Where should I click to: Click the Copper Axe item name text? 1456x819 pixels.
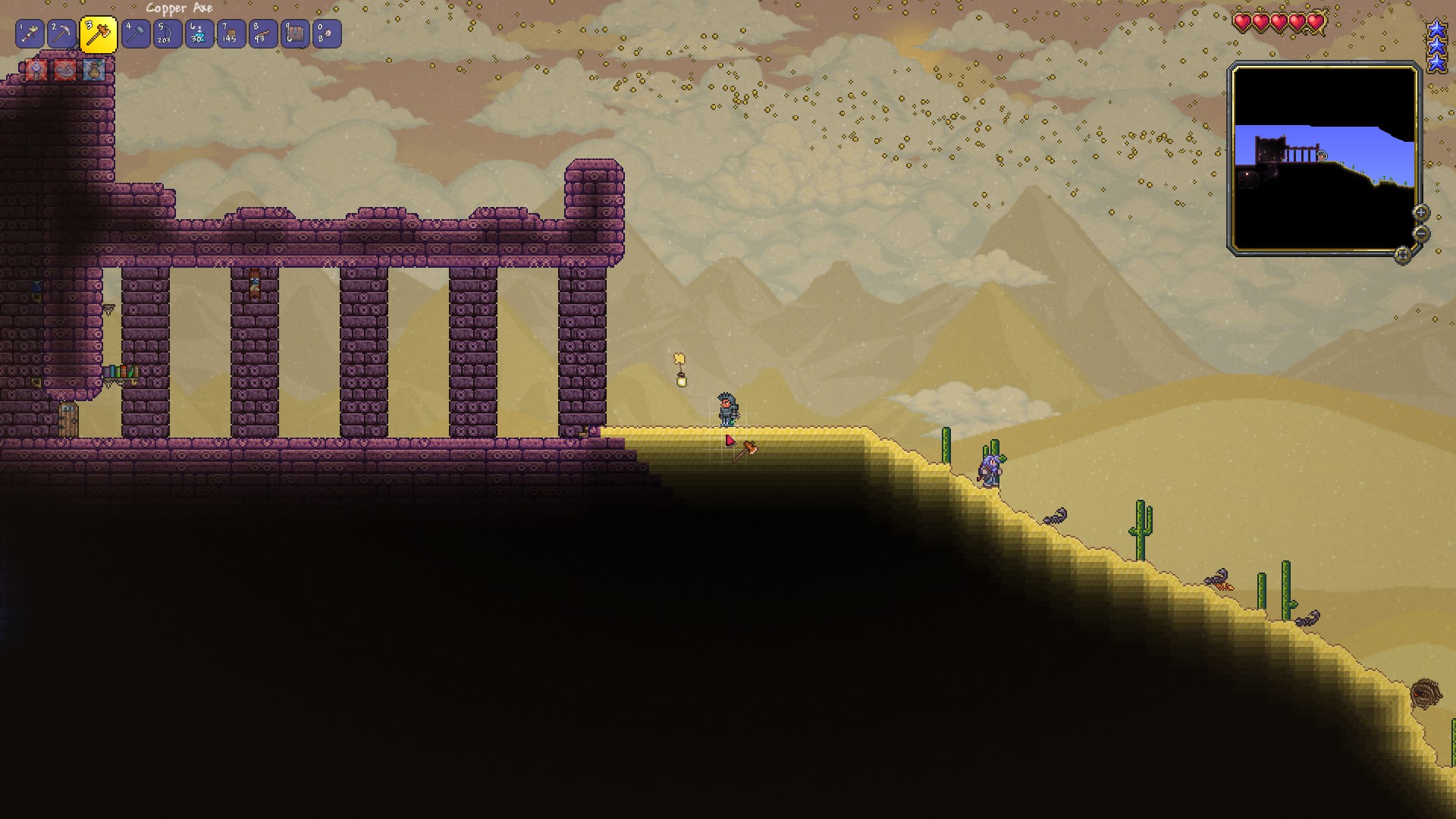click(x=180, y=8)
